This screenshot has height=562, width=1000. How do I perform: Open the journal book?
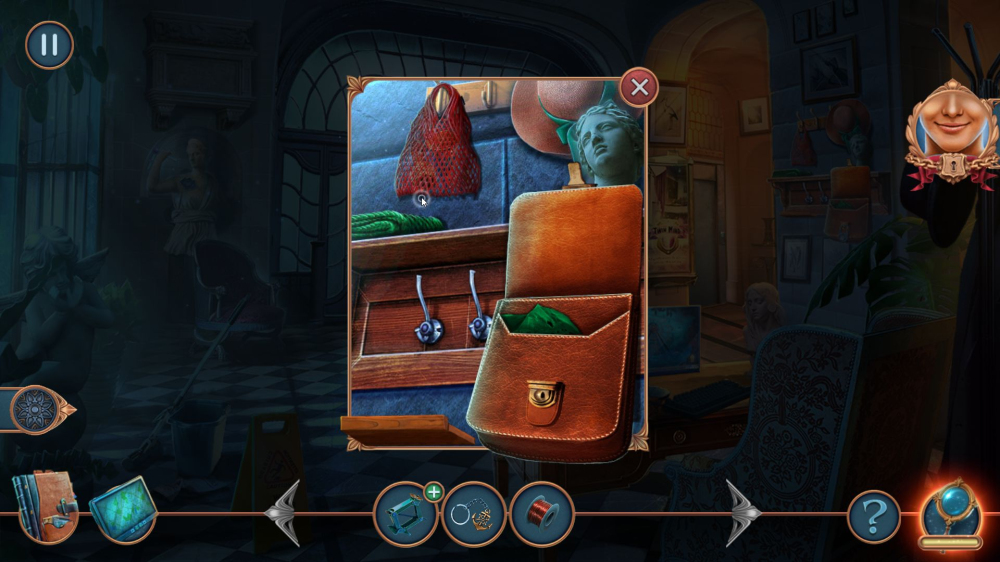tap(45, 505)
